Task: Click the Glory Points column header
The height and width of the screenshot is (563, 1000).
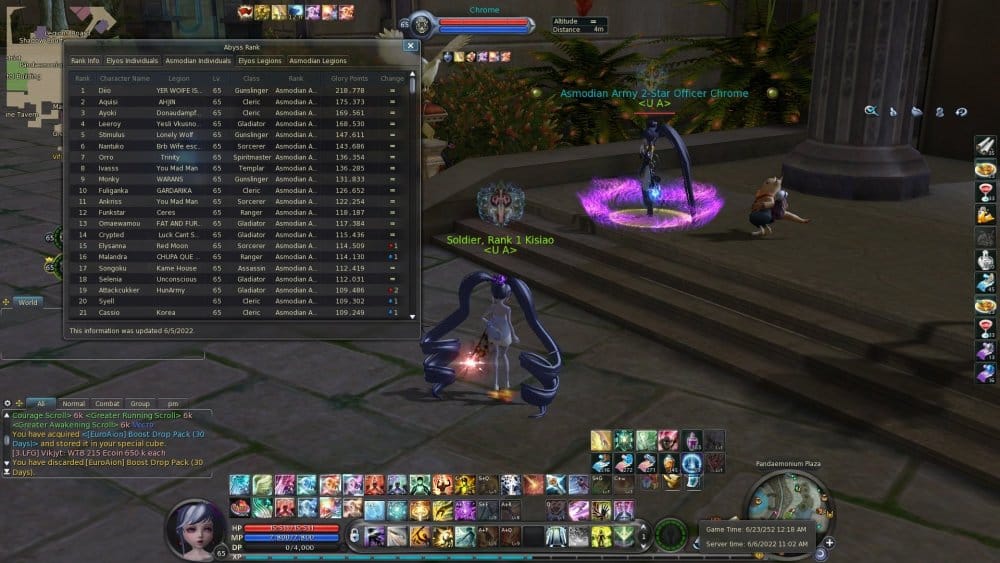Action: tap(350, 78)
